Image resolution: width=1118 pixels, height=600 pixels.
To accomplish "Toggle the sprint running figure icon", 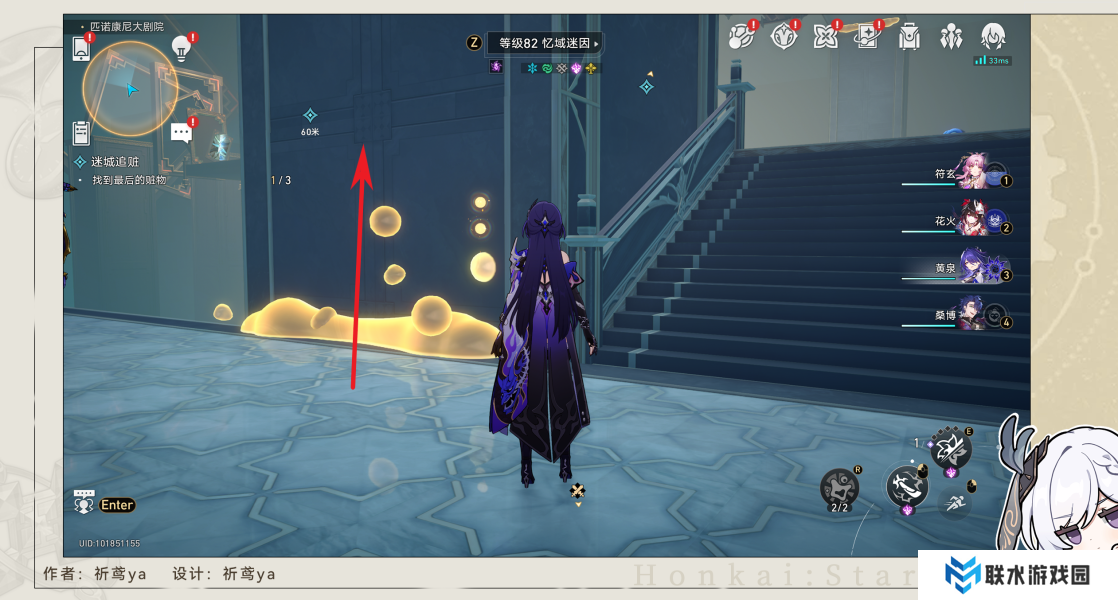I will (x=956, y=501).
